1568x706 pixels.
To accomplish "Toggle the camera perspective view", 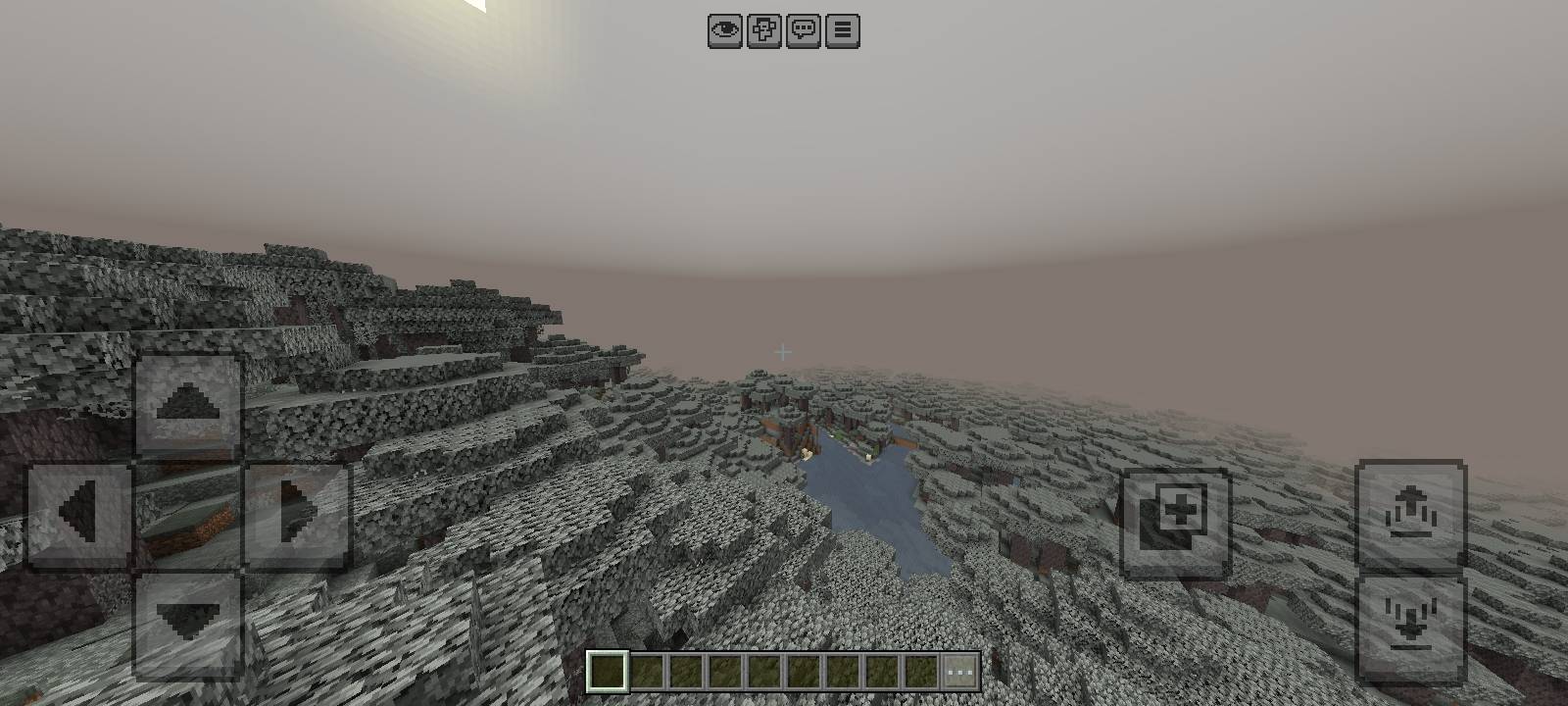I will coord(723,29).
